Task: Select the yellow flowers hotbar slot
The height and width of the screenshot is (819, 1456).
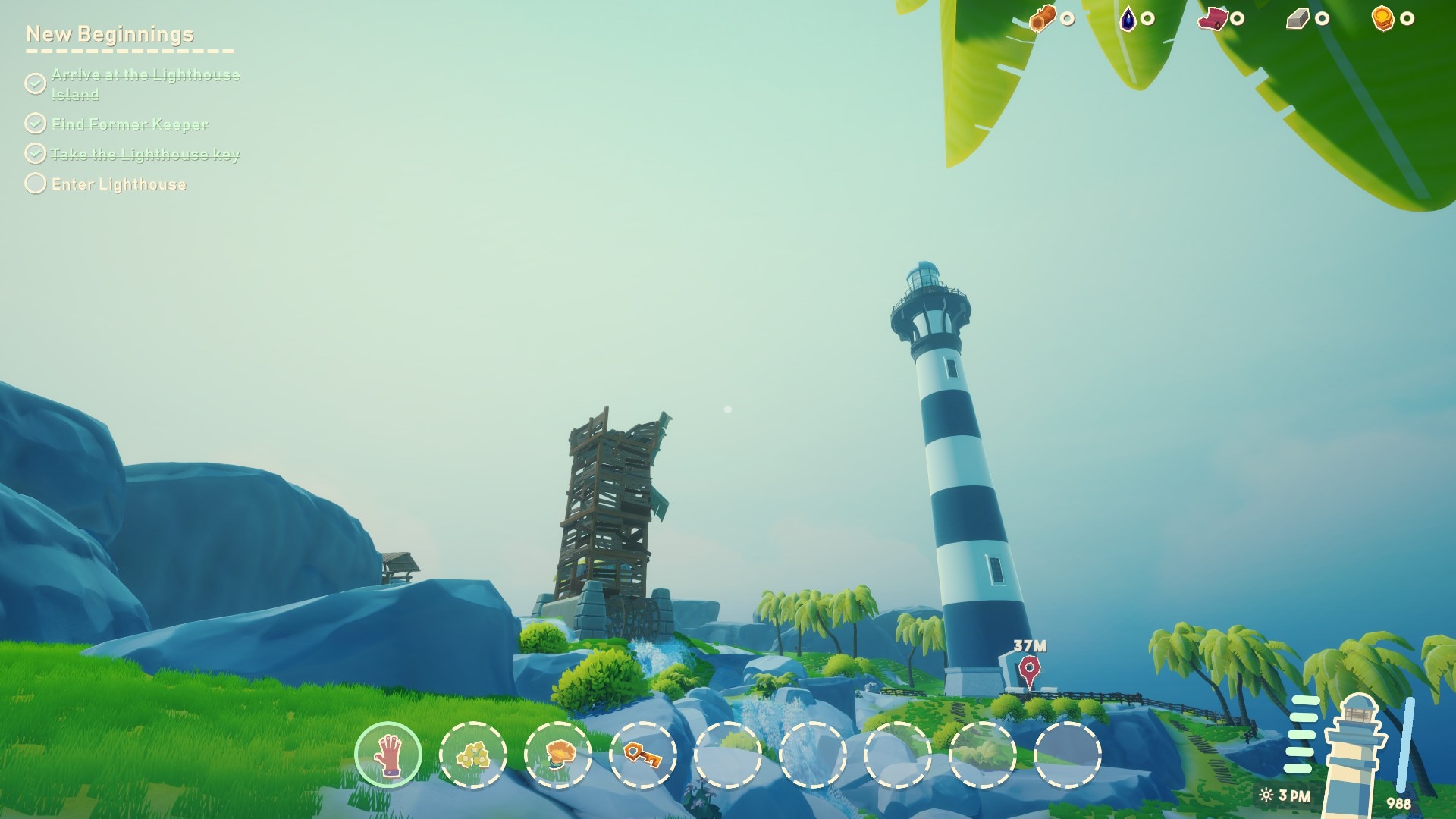Action: pos(473,755)
